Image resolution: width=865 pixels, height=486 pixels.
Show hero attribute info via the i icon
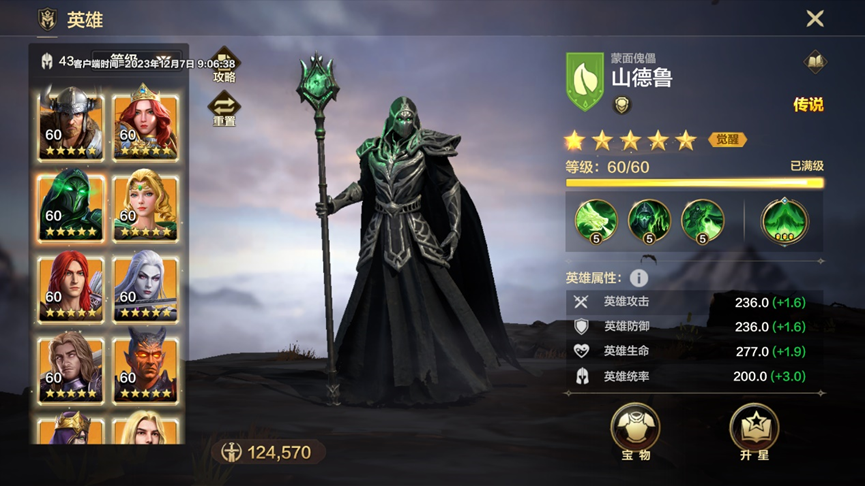pos(638,278)
